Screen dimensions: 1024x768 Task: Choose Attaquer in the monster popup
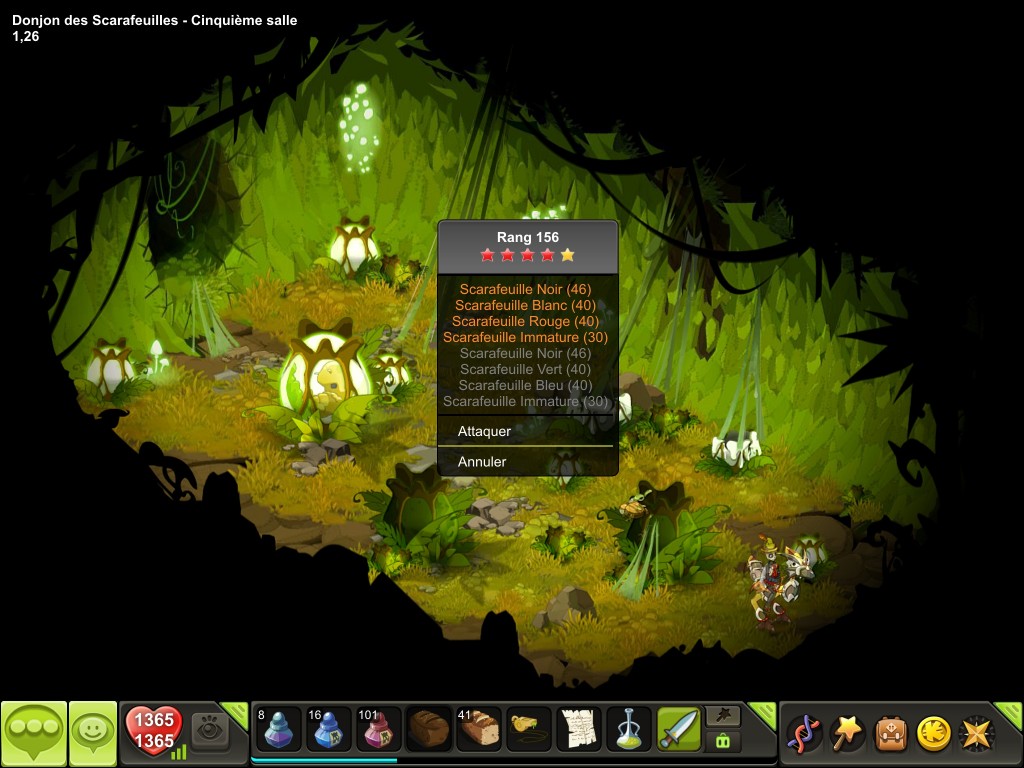click(485, 432)
